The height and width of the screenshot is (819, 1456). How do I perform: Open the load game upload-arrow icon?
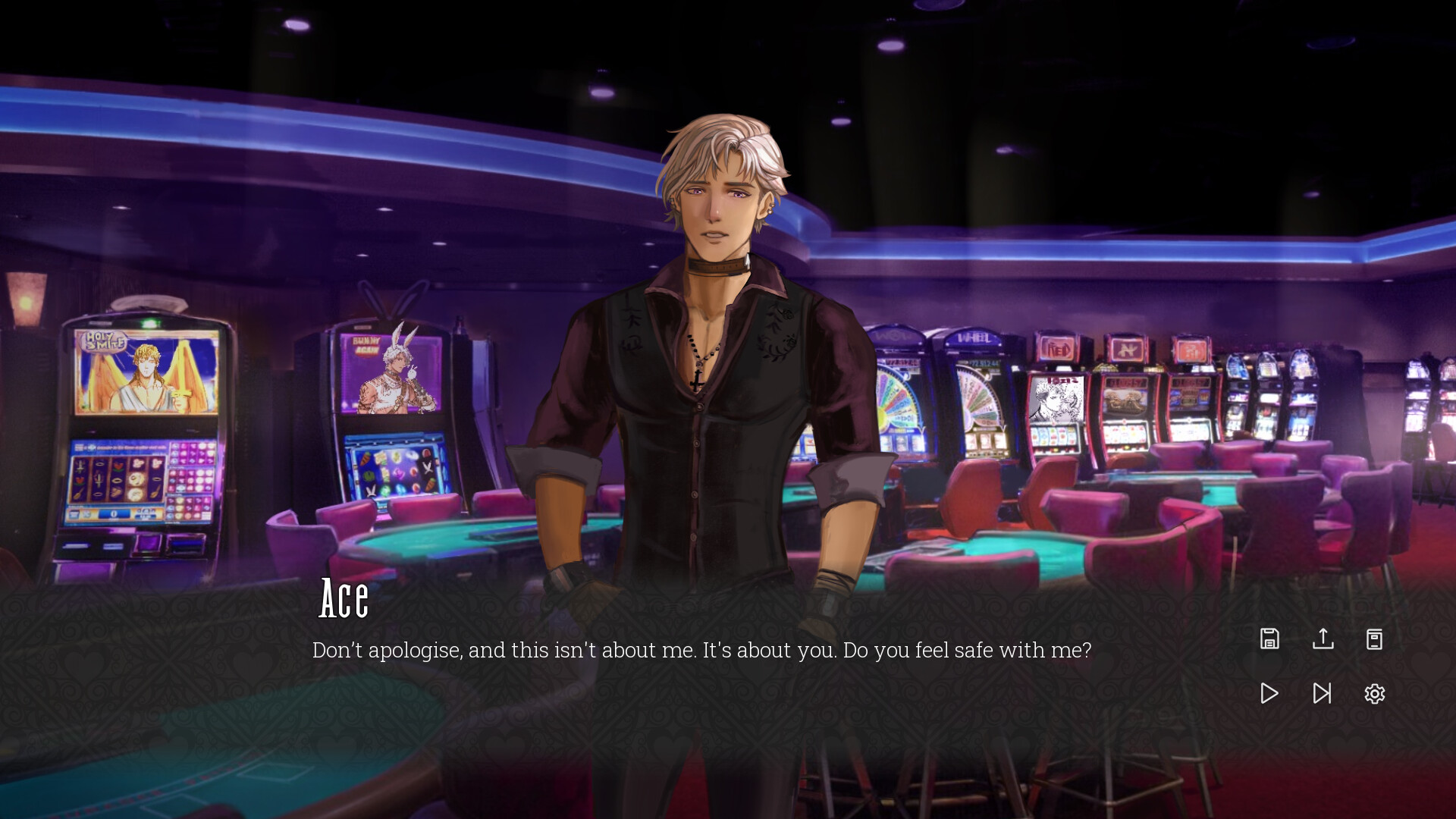(1323, 639)
